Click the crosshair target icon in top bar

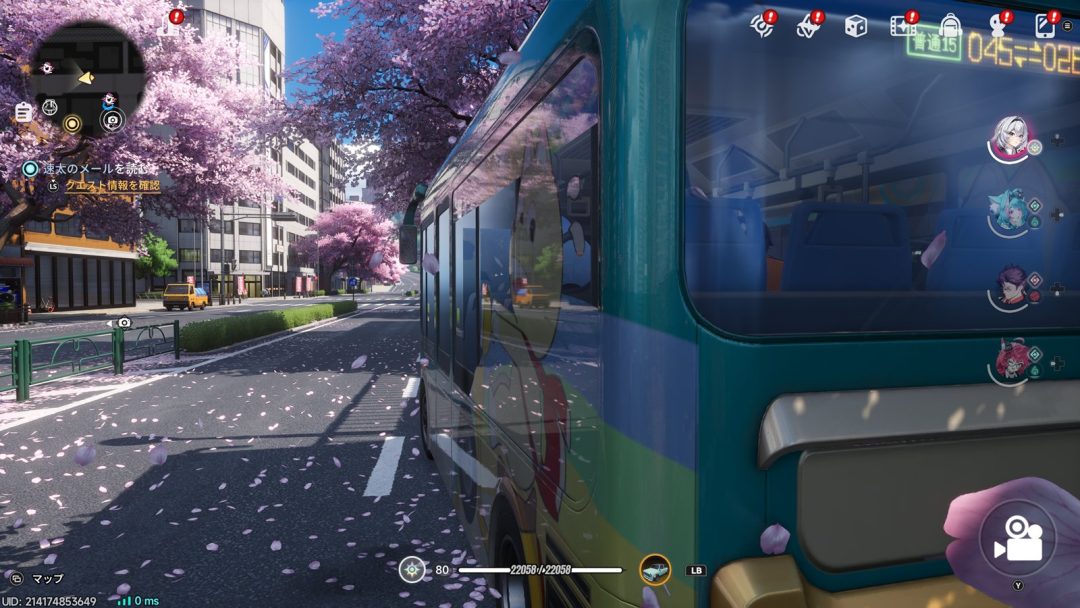pos(762,26)
